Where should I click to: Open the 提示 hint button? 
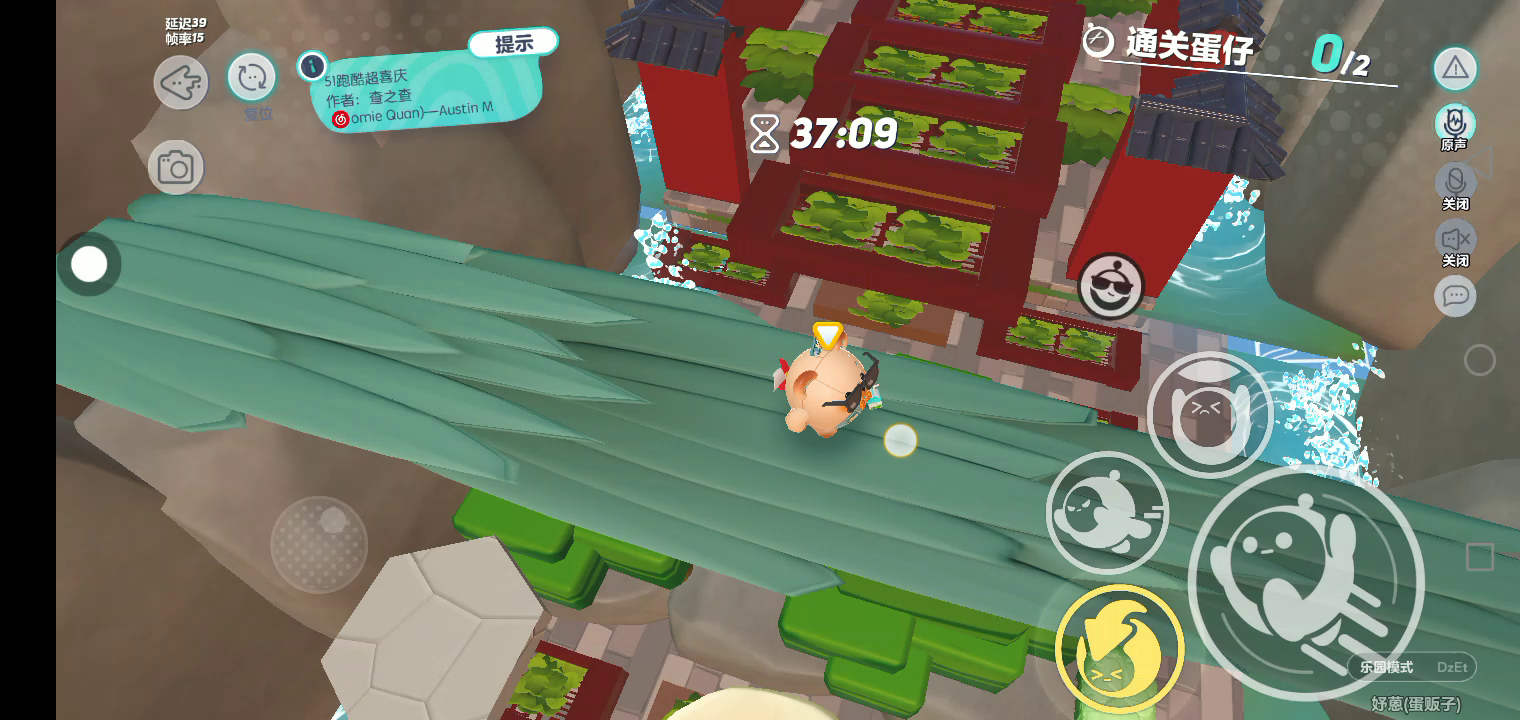(514, 44)
